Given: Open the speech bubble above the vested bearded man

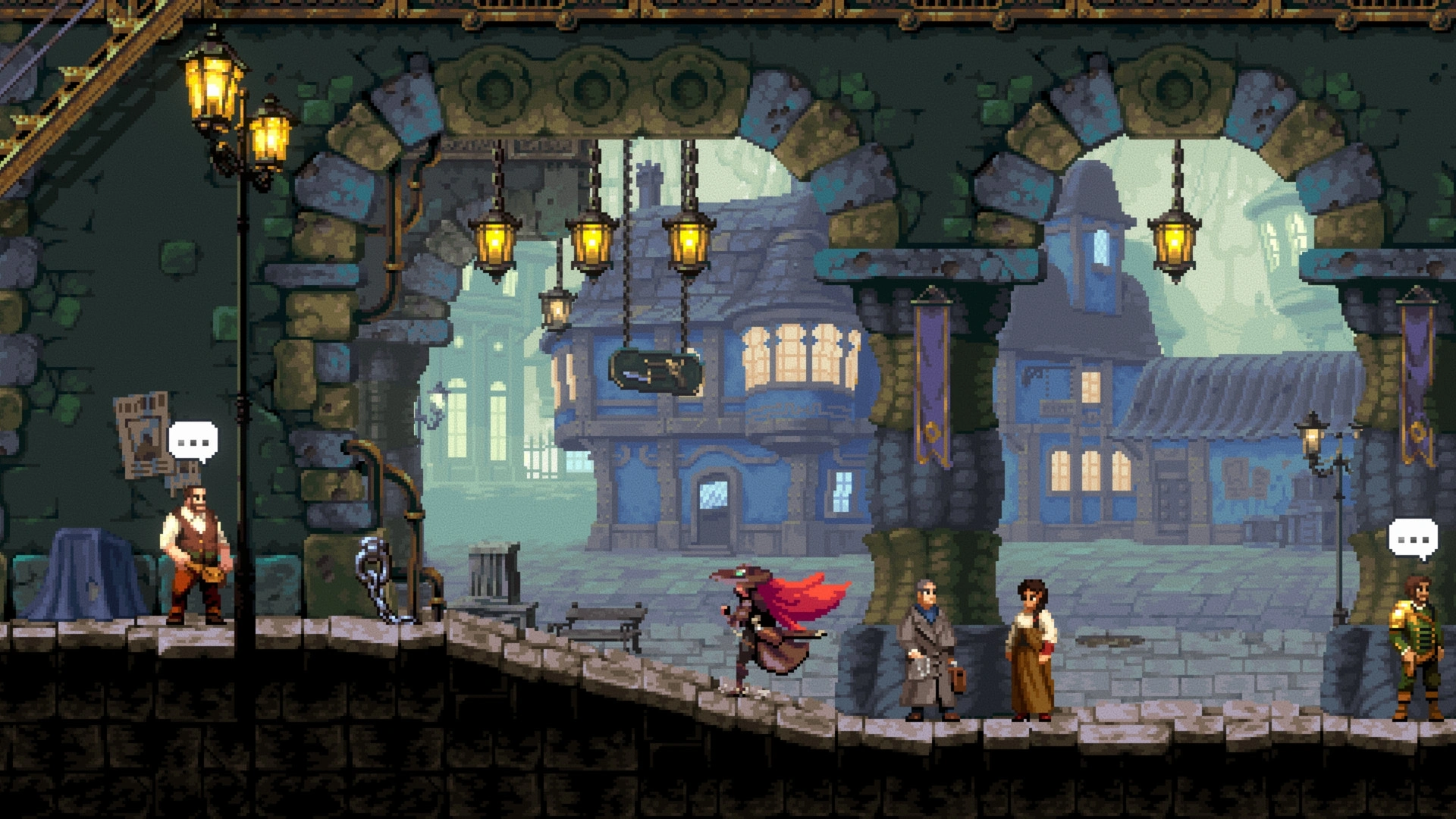Looking at the screenshot, I should click(193, 441).
